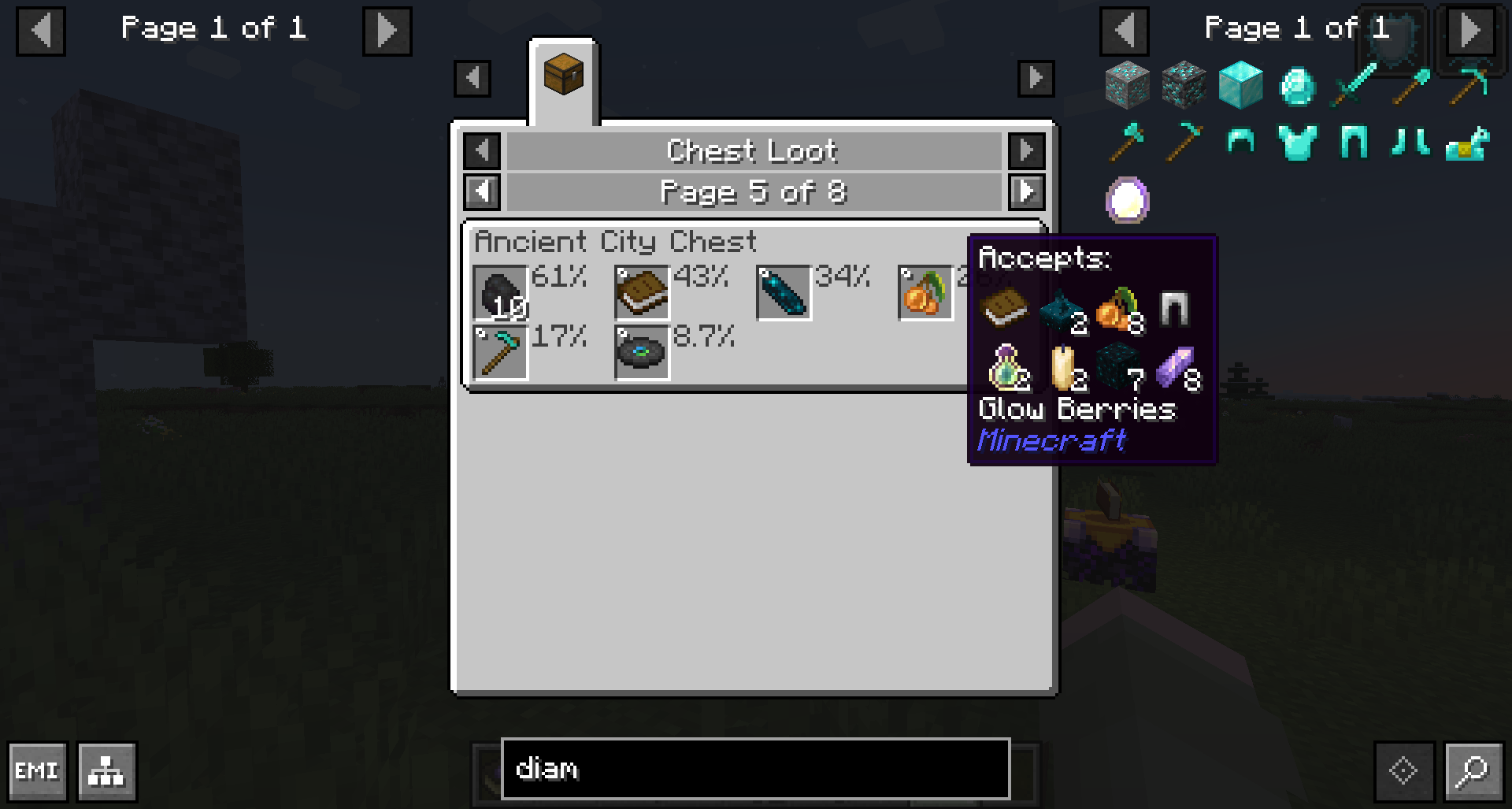Viewport: 1512px width, 809px height.
Task: Go to next Chest Loot page
Action: point(1026,191)
